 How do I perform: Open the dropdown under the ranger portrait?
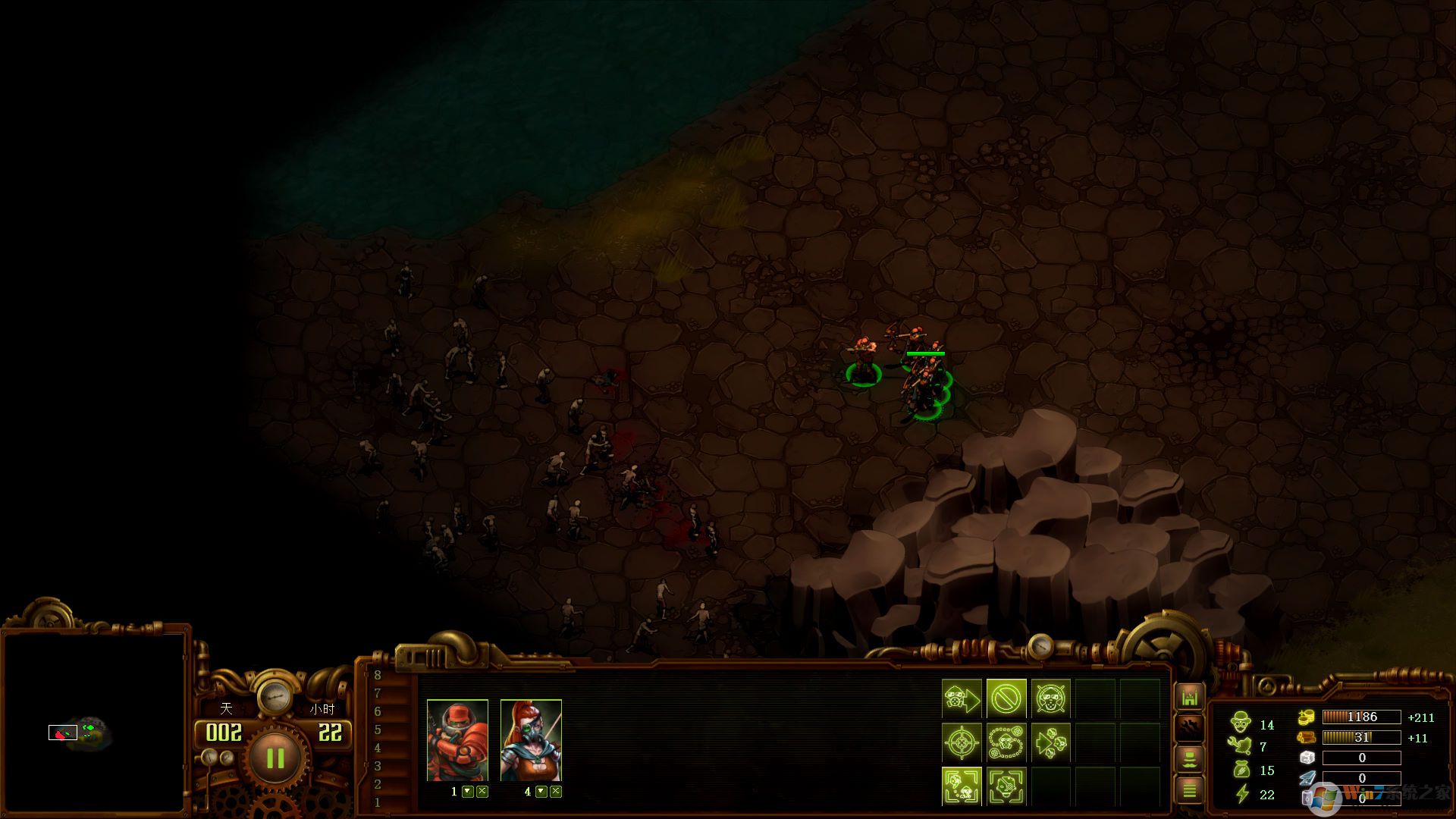pos(541,792)
